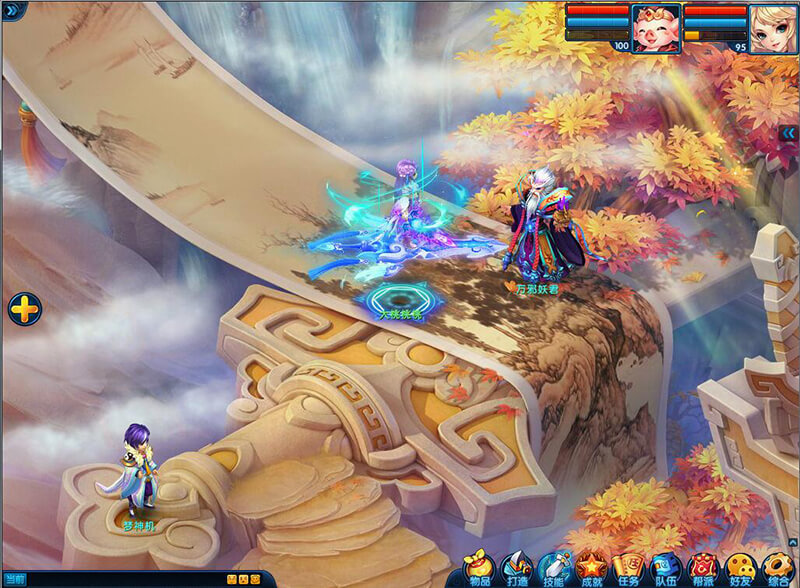
Task: Click the yellow plus button
Action: [x=22, y=308]
